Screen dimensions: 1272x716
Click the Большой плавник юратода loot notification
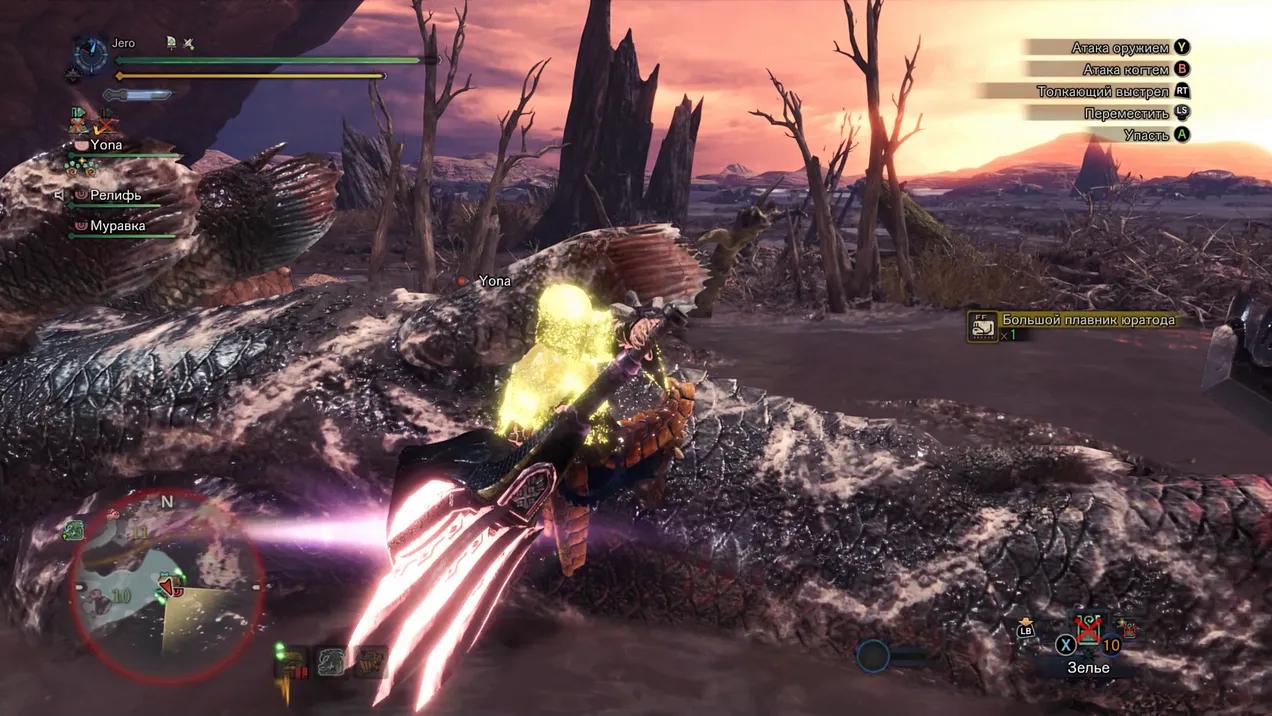tap(1087, 320)
